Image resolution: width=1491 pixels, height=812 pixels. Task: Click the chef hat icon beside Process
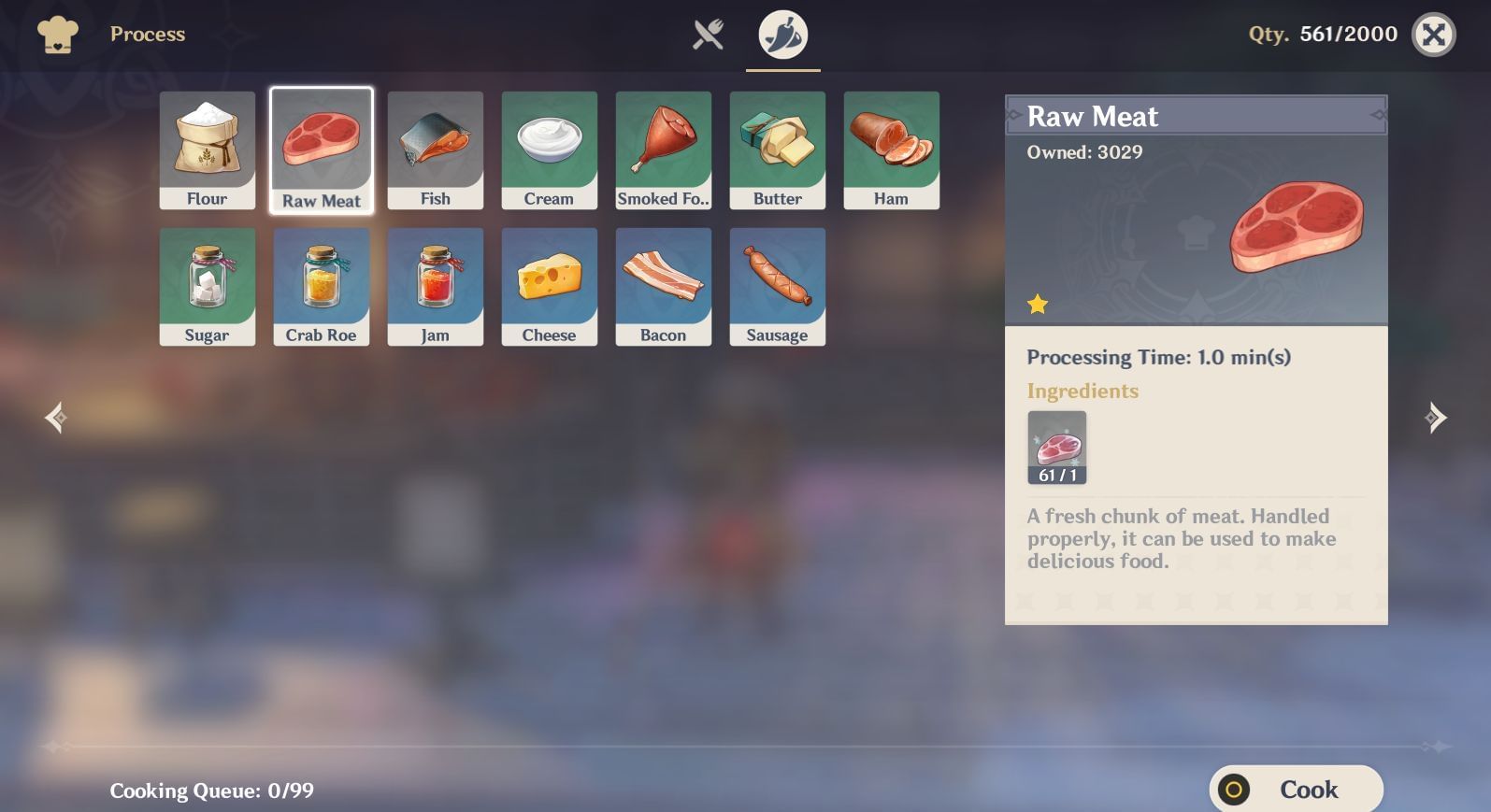[57, 34]
